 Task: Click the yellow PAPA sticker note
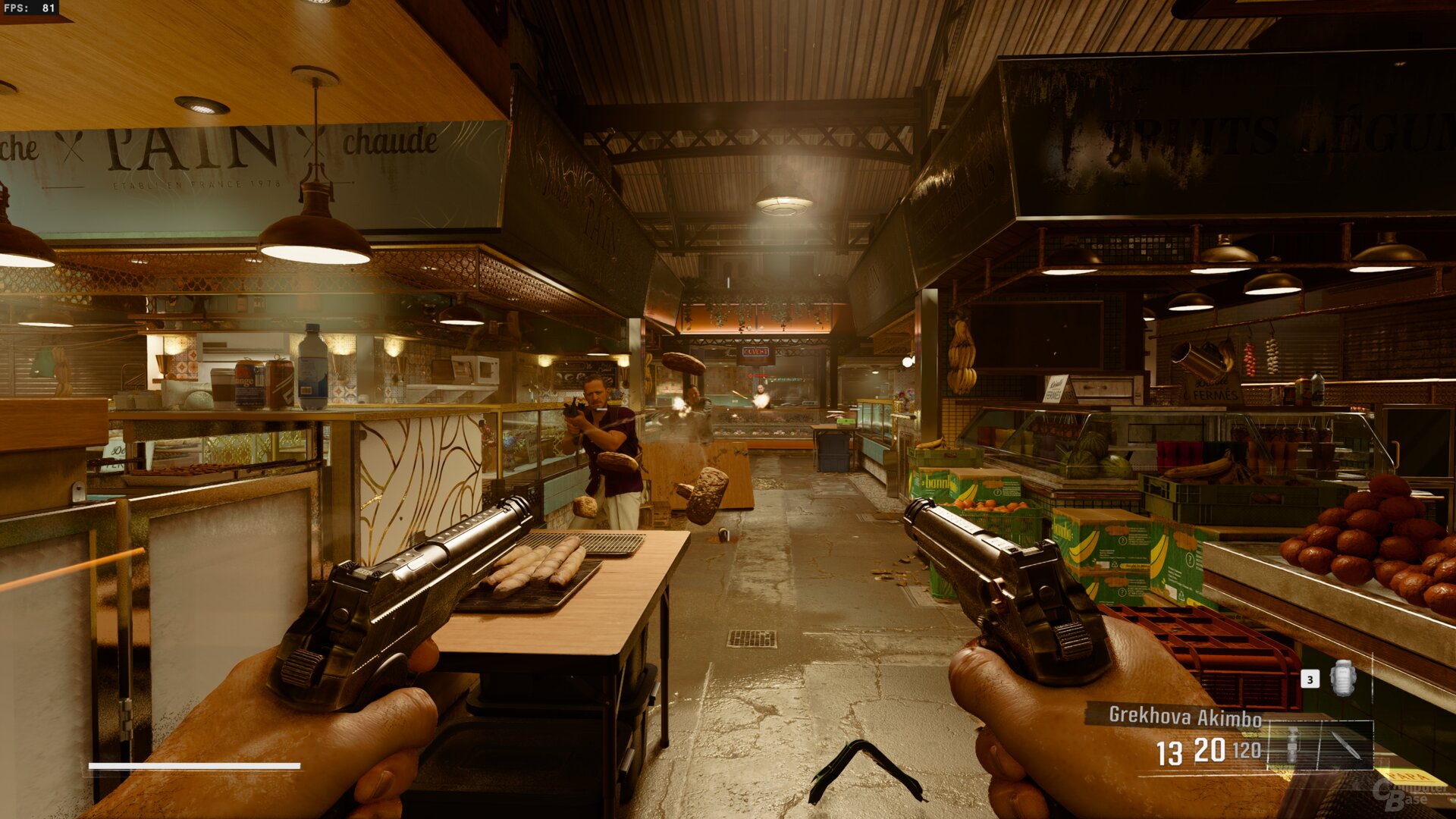[1409, 777]
